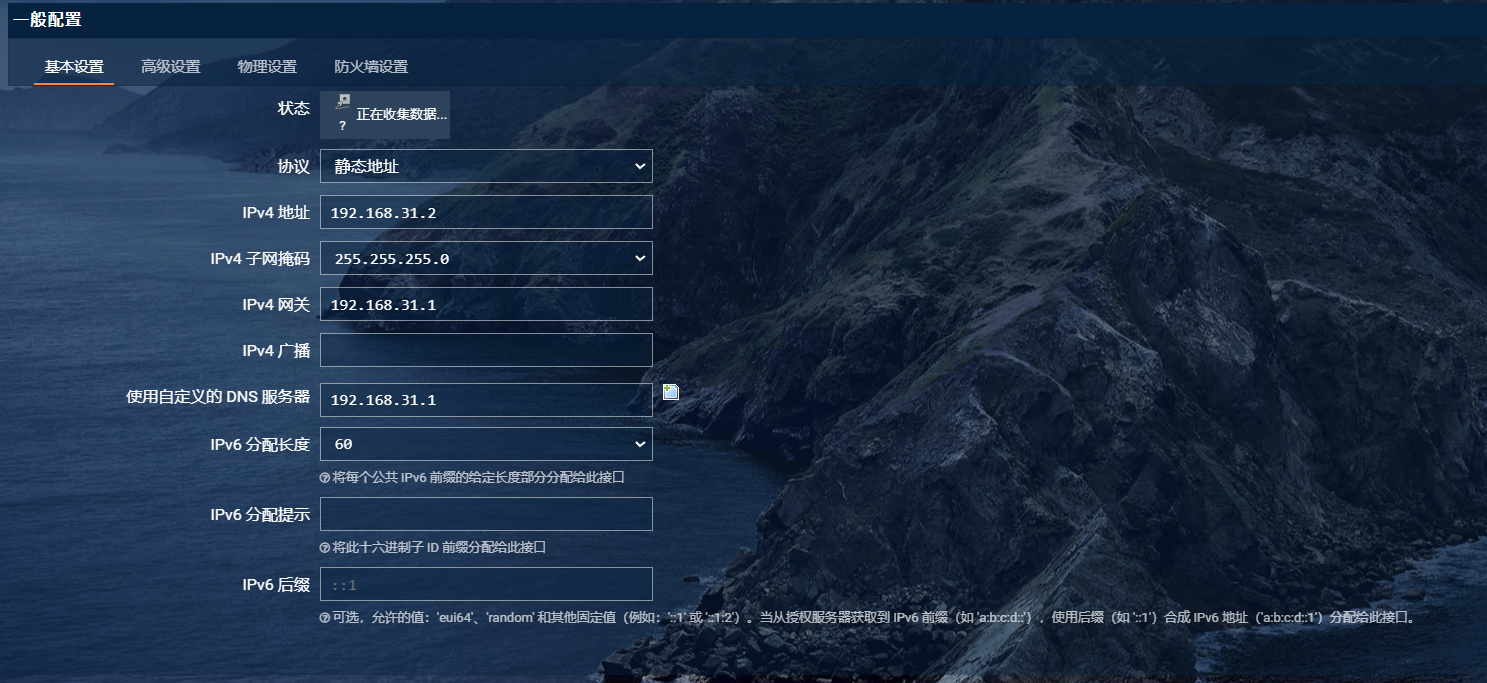Click the empty IPv4 广播 field

coord(486,350)
